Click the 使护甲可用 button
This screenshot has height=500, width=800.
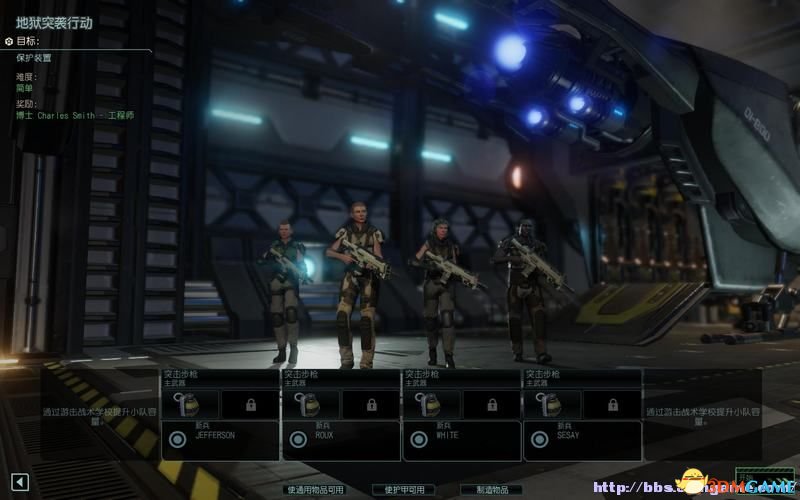pos(404,490)
